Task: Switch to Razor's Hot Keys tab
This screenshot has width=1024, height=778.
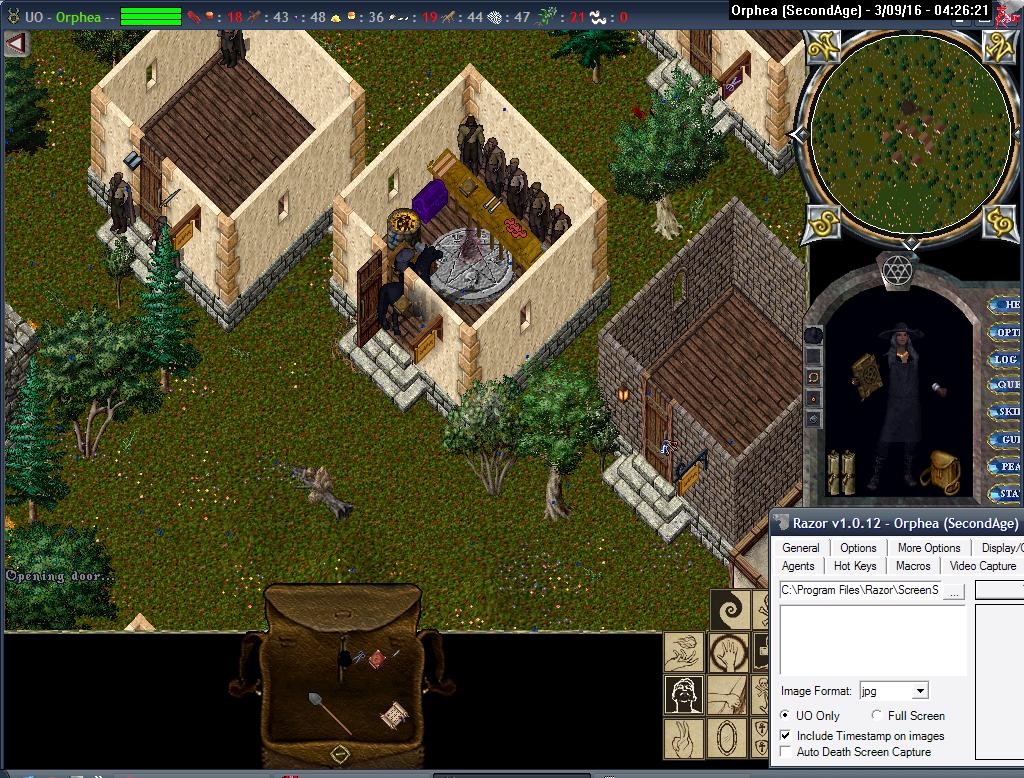Action: click(855, 566)
